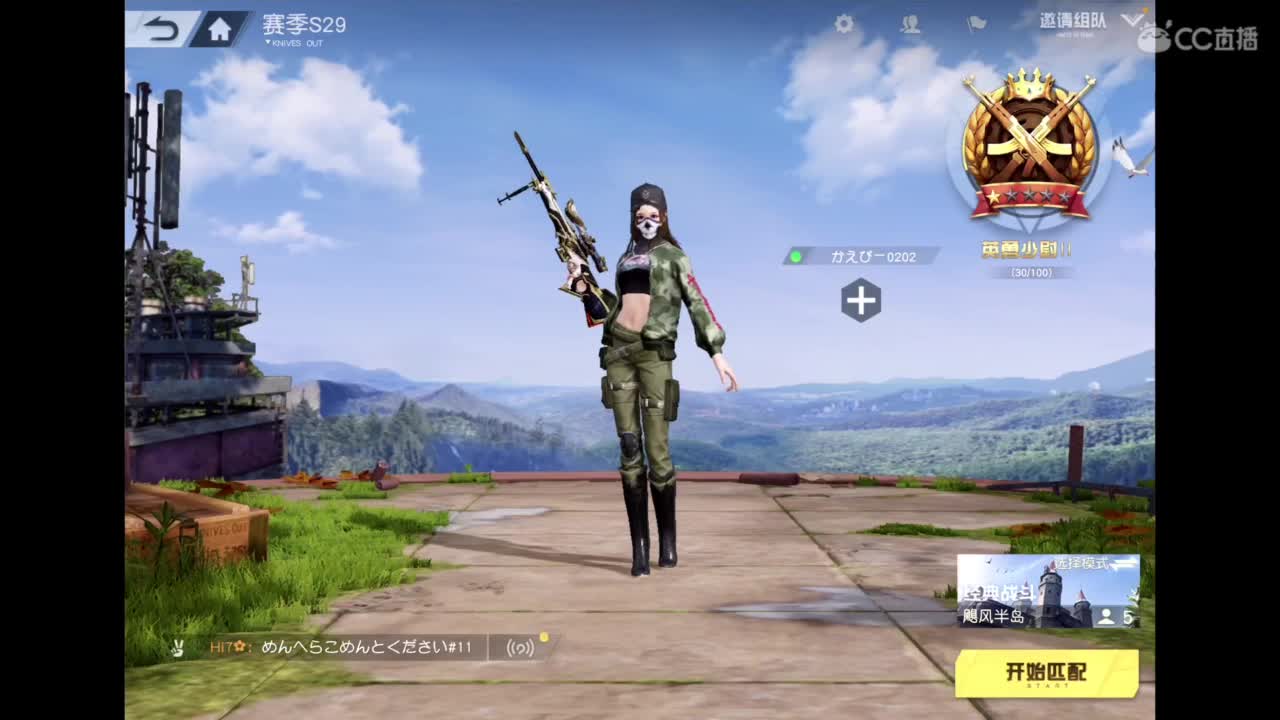The image size is (1280, 720).
Task: Open the game settings gear
Action: click(x=843, y=25)
